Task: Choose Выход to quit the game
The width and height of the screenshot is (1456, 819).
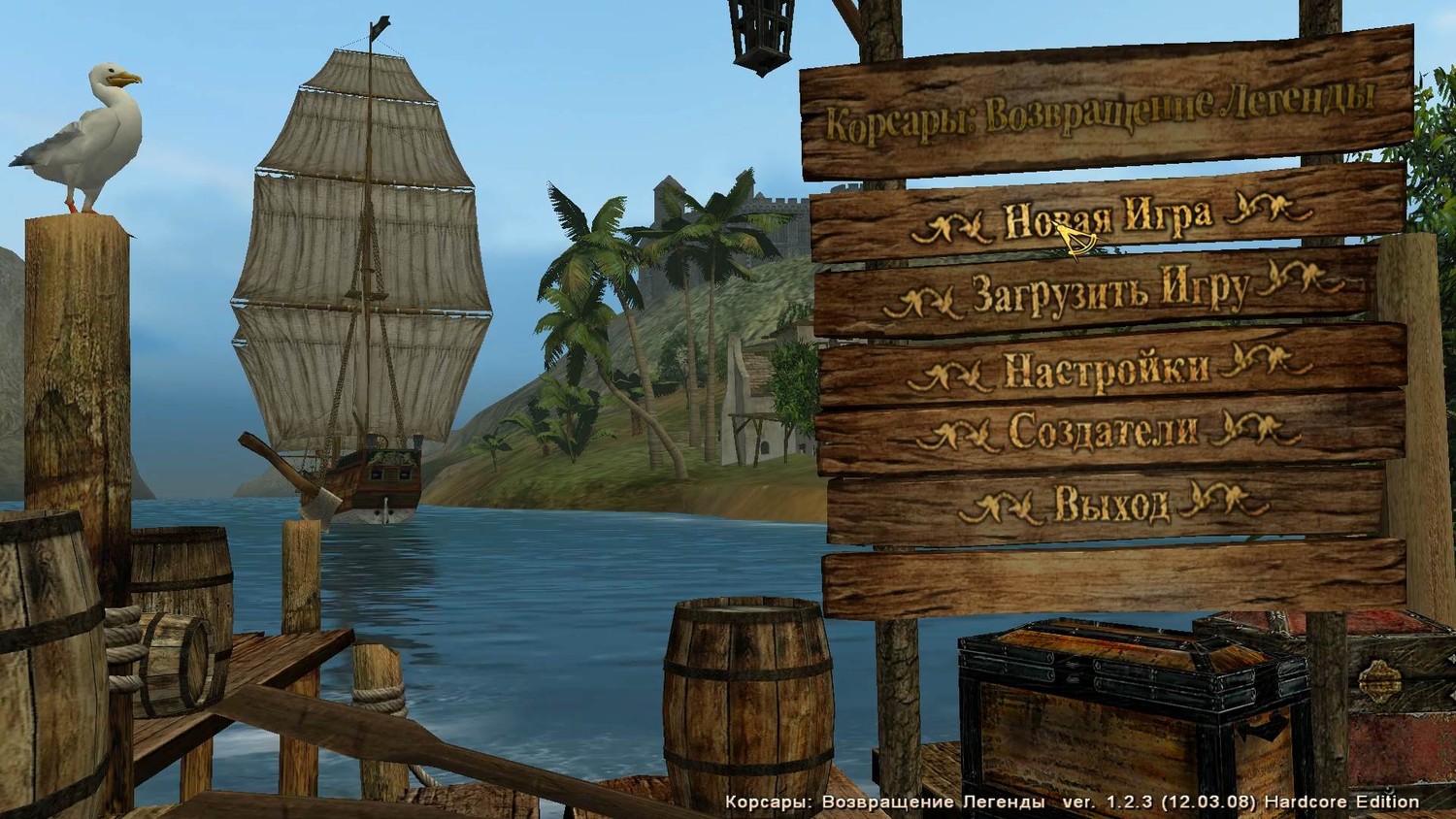Action: 1111,505
